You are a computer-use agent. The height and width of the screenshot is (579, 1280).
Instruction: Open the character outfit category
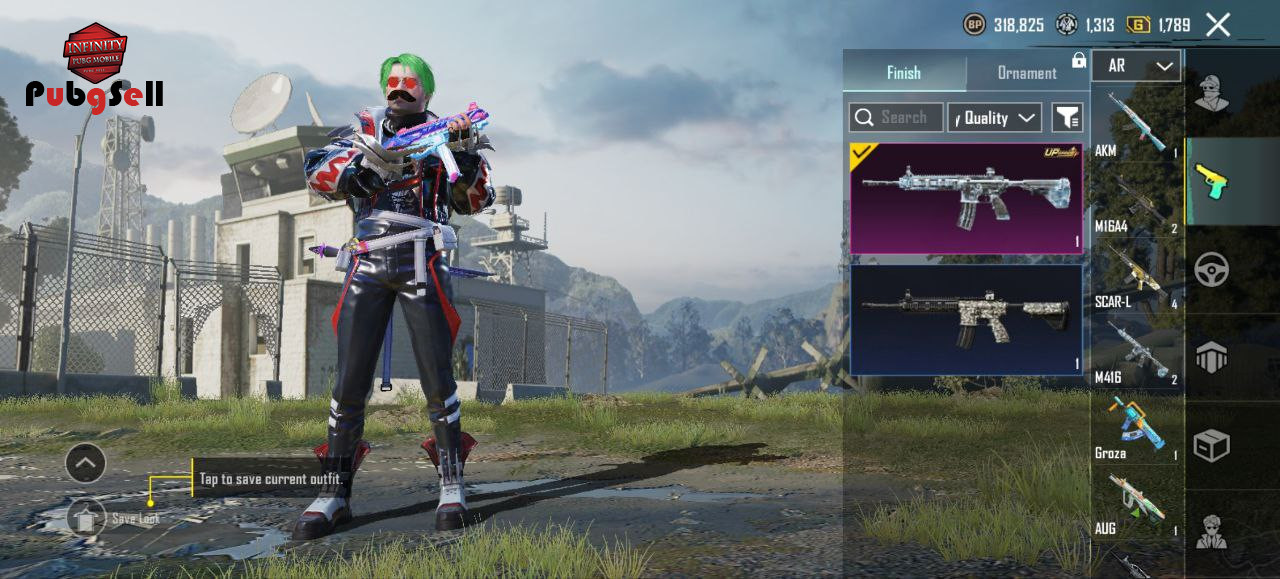click(x=1212, y=92)
